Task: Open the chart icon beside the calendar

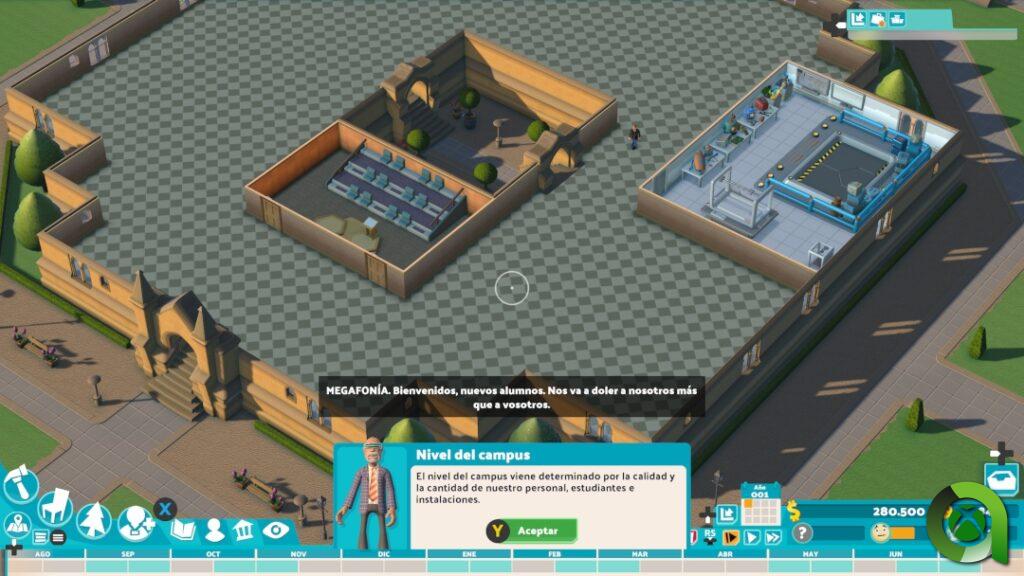Action: coord(727,513)
